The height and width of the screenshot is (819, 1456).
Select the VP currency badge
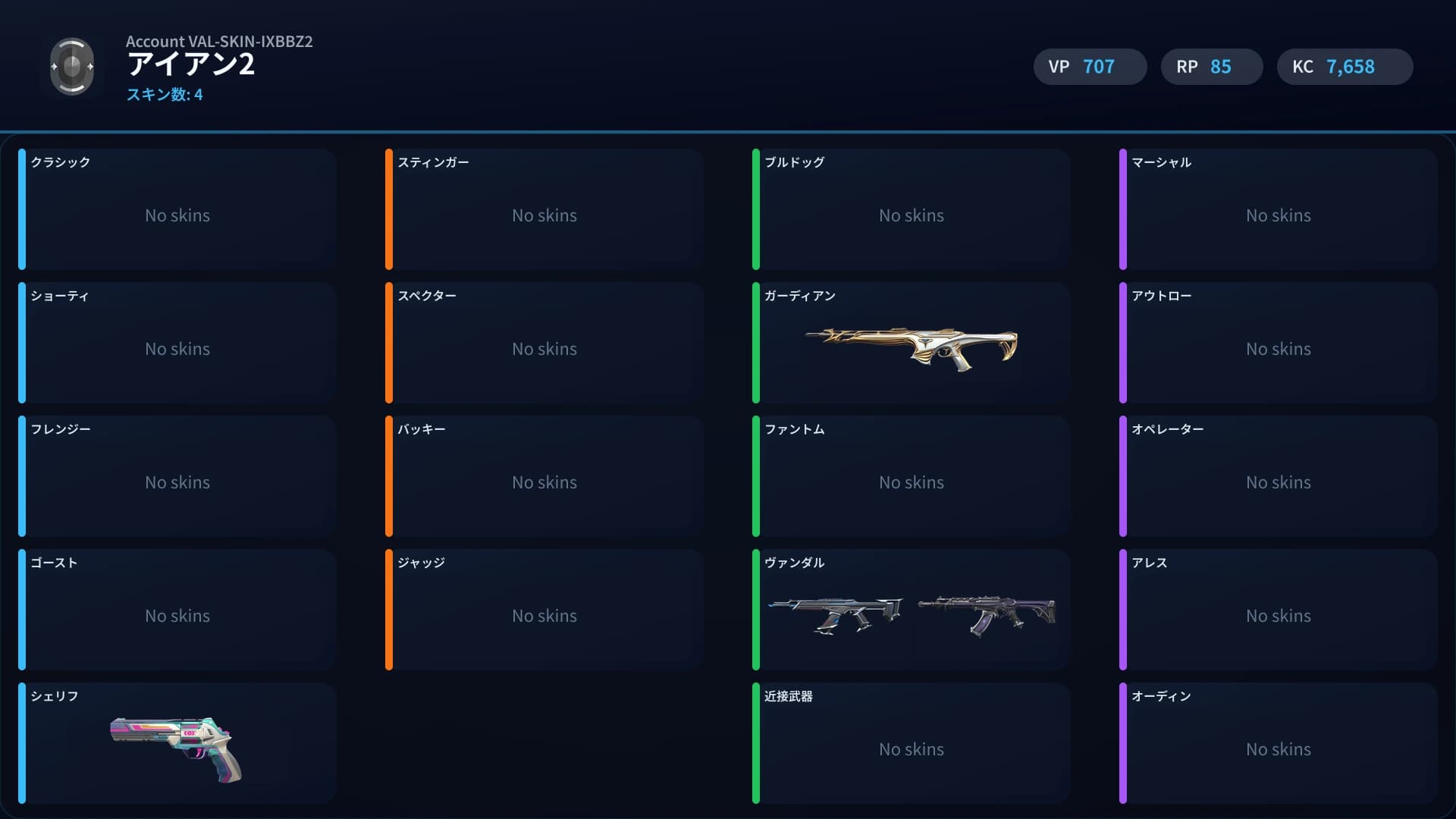pyautogui.click(x=1090, y=67)
